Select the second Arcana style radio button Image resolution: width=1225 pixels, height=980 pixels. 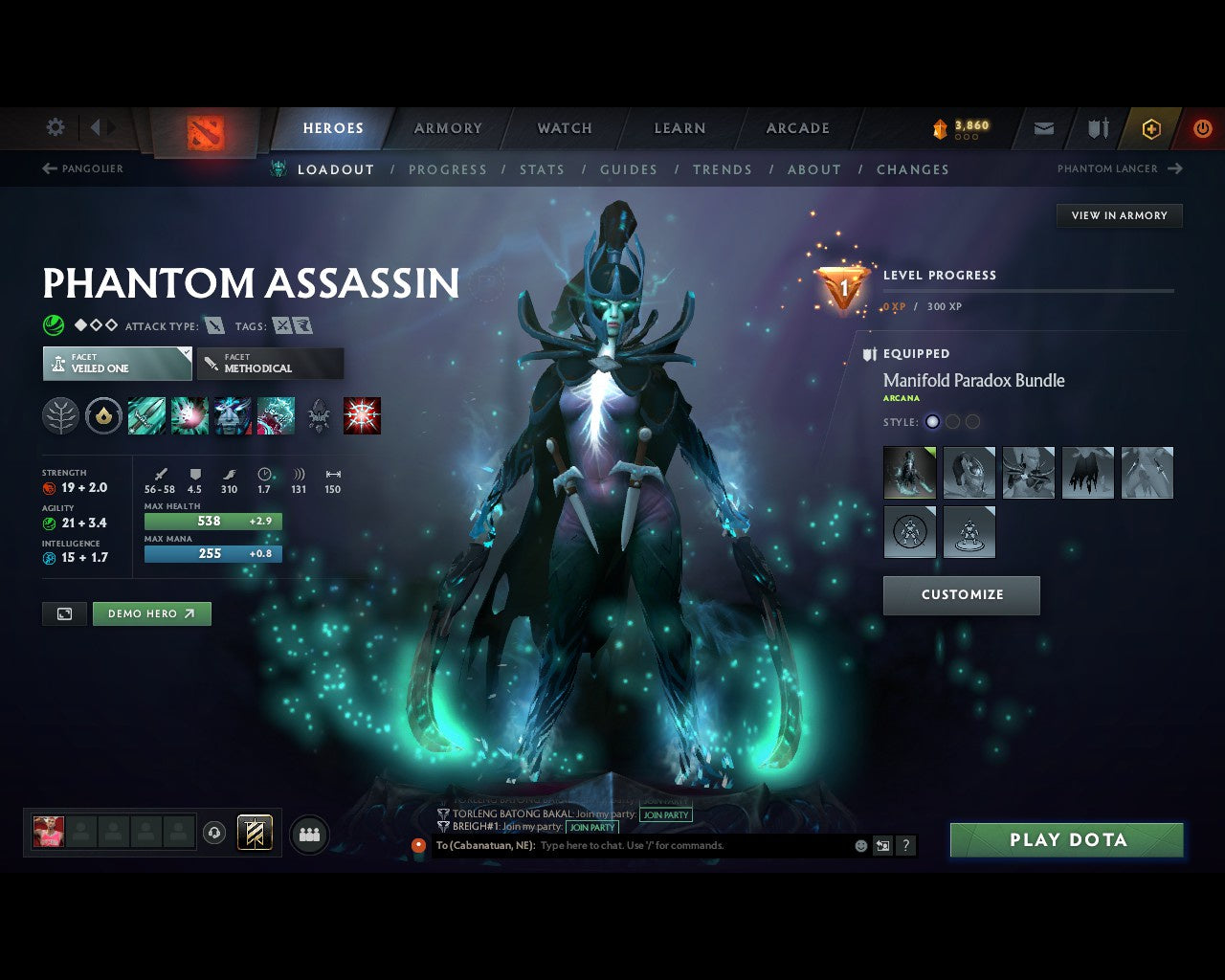click(x=952, y=421)
